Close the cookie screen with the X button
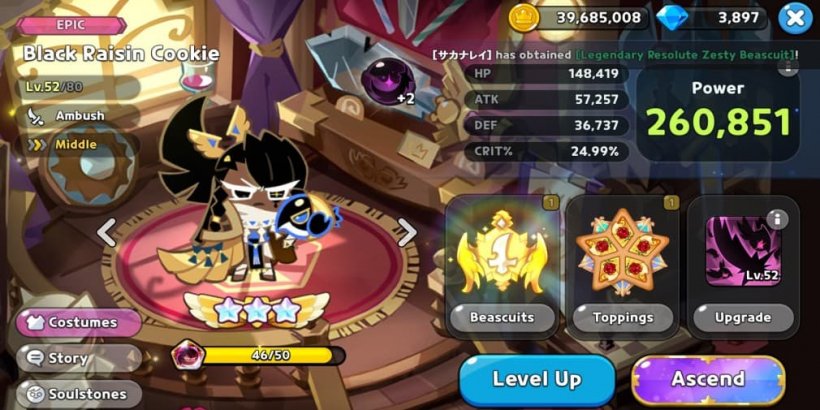Viewport: 820px width, 410px height. (x=793, y=17)
